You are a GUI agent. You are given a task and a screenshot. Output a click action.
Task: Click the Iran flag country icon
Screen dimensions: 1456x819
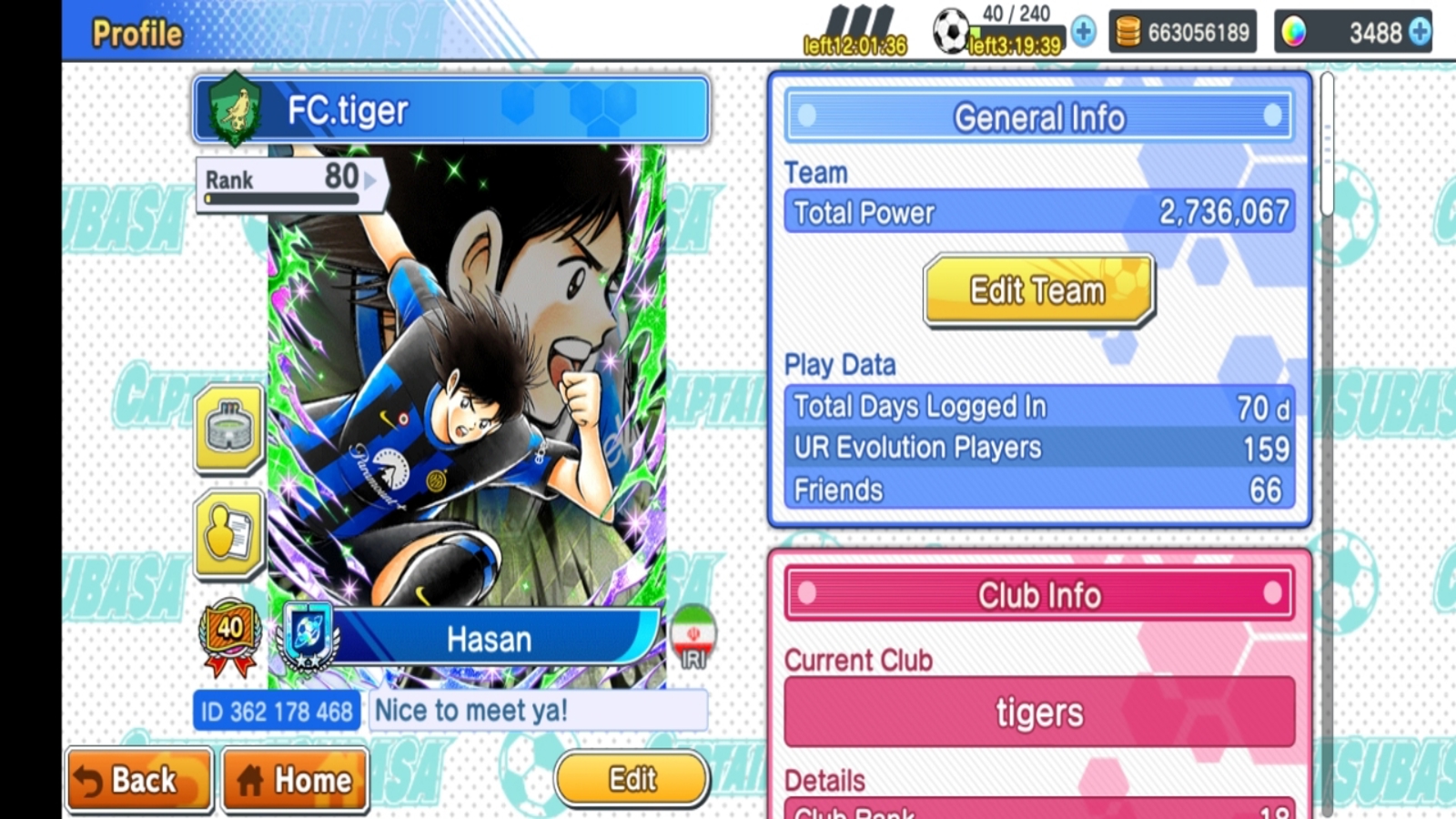(693, 636)
